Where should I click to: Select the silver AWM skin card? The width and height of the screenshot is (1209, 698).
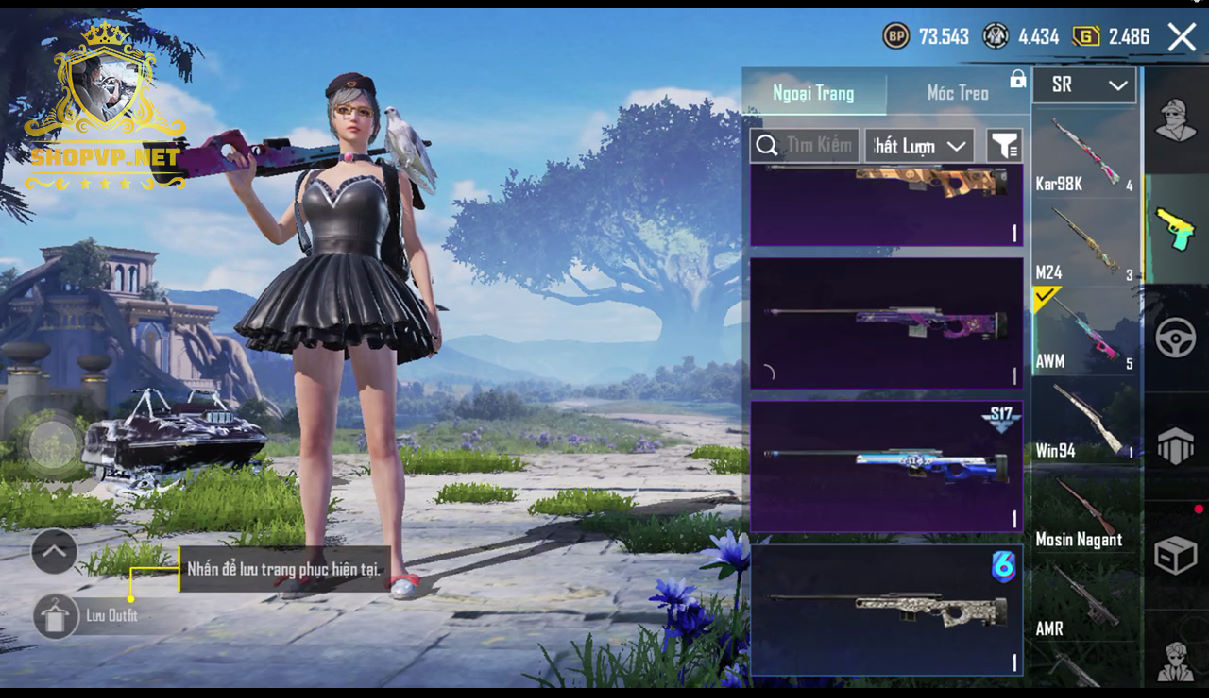click(886, 609)
